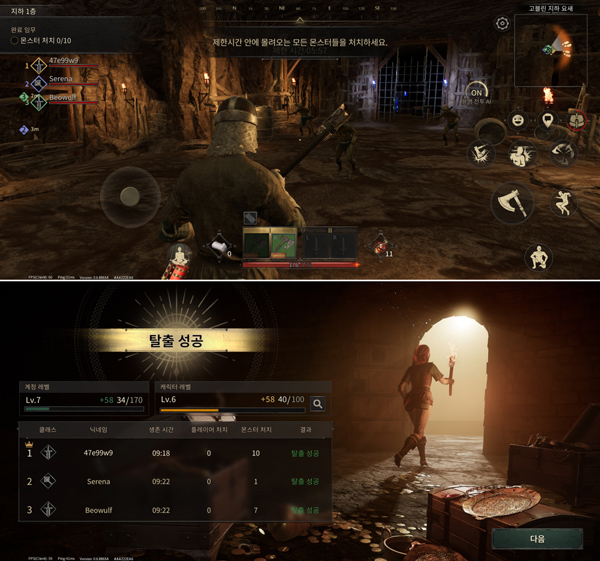Click the 다음 (Next) button
This screenshot has width=600, height=561.
(537, 538)
